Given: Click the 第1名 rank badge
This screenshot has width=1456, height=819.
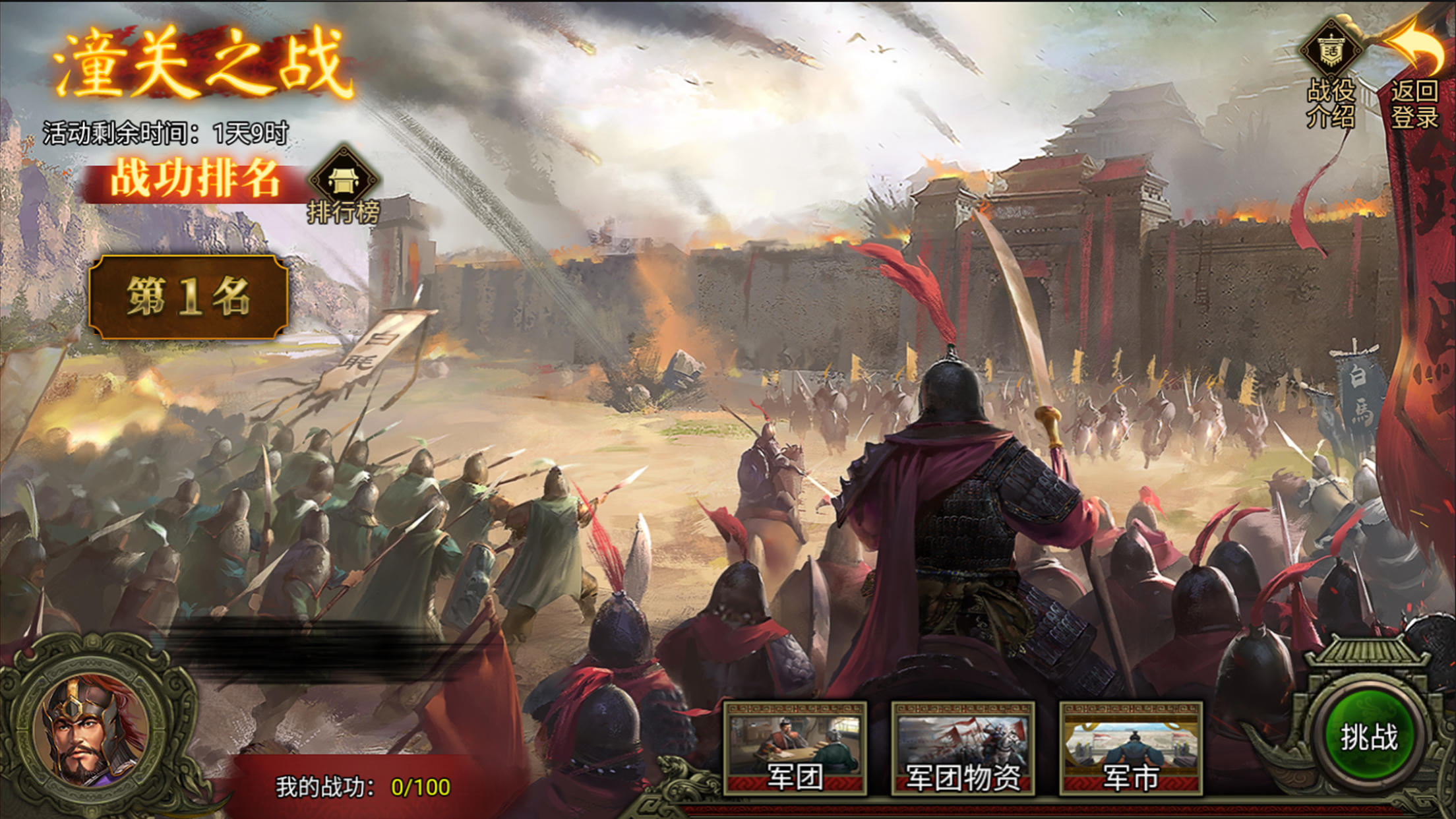Looking at the screenshot, I should [x=189, y=297].
